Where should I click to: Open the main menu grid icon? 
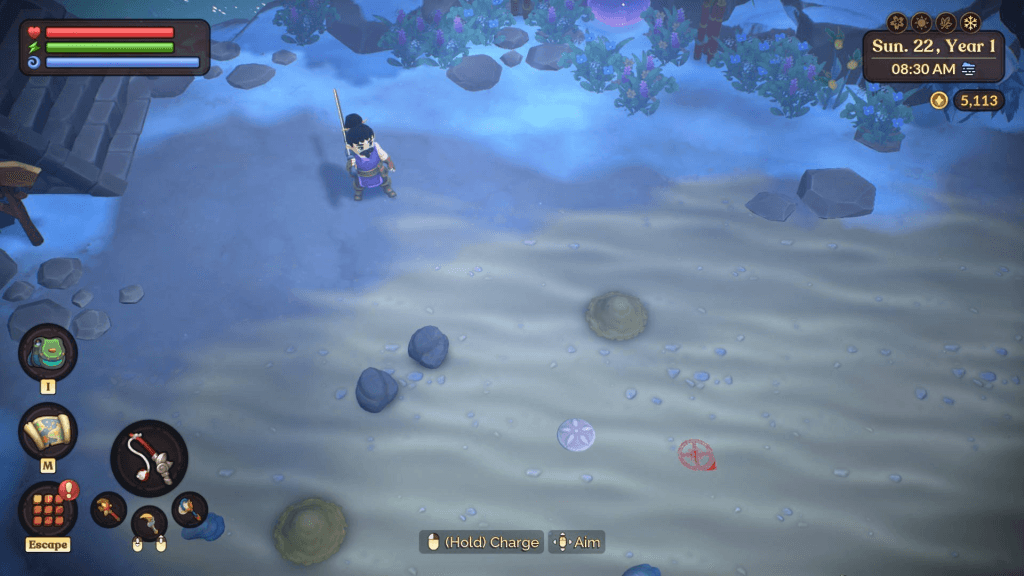pyautogui.click(x=47, y=508)
